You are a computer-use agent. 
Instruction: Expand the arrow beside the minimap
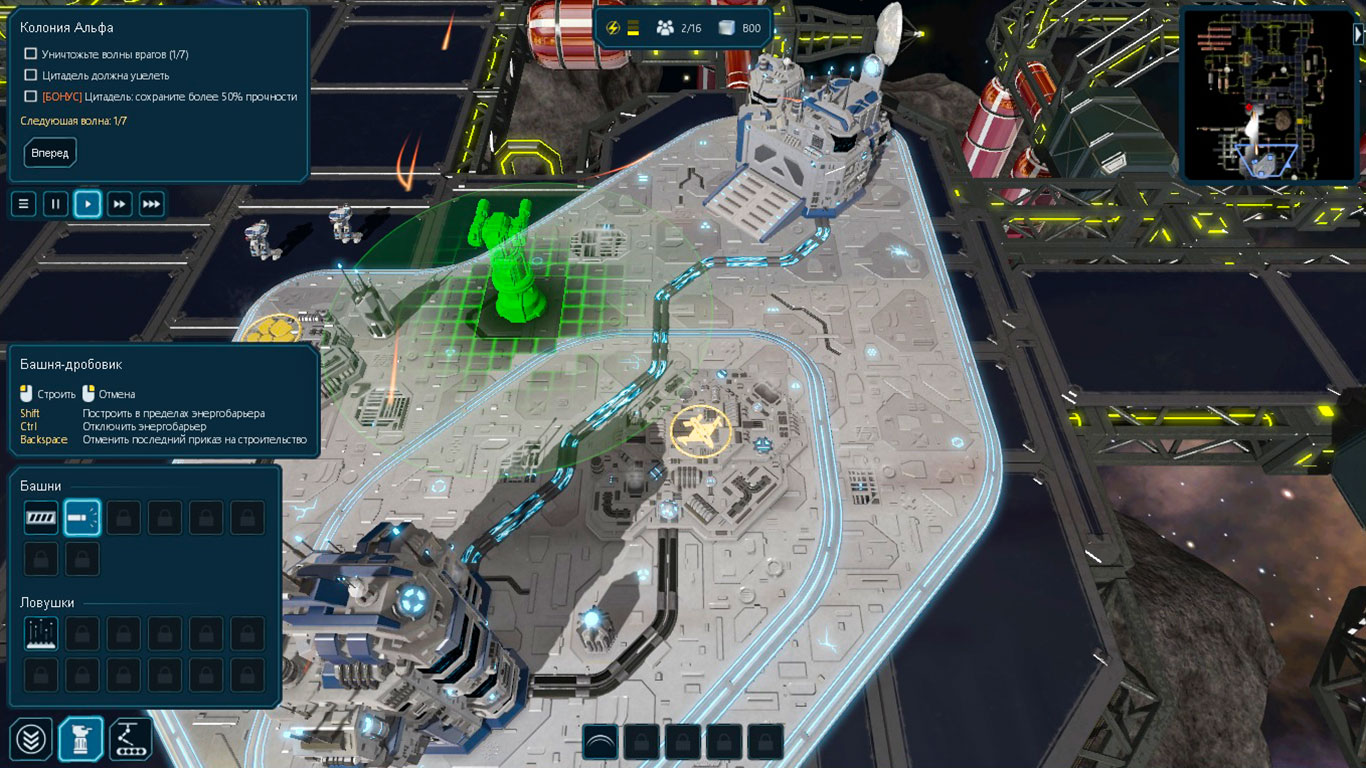tap(1358, 33)
